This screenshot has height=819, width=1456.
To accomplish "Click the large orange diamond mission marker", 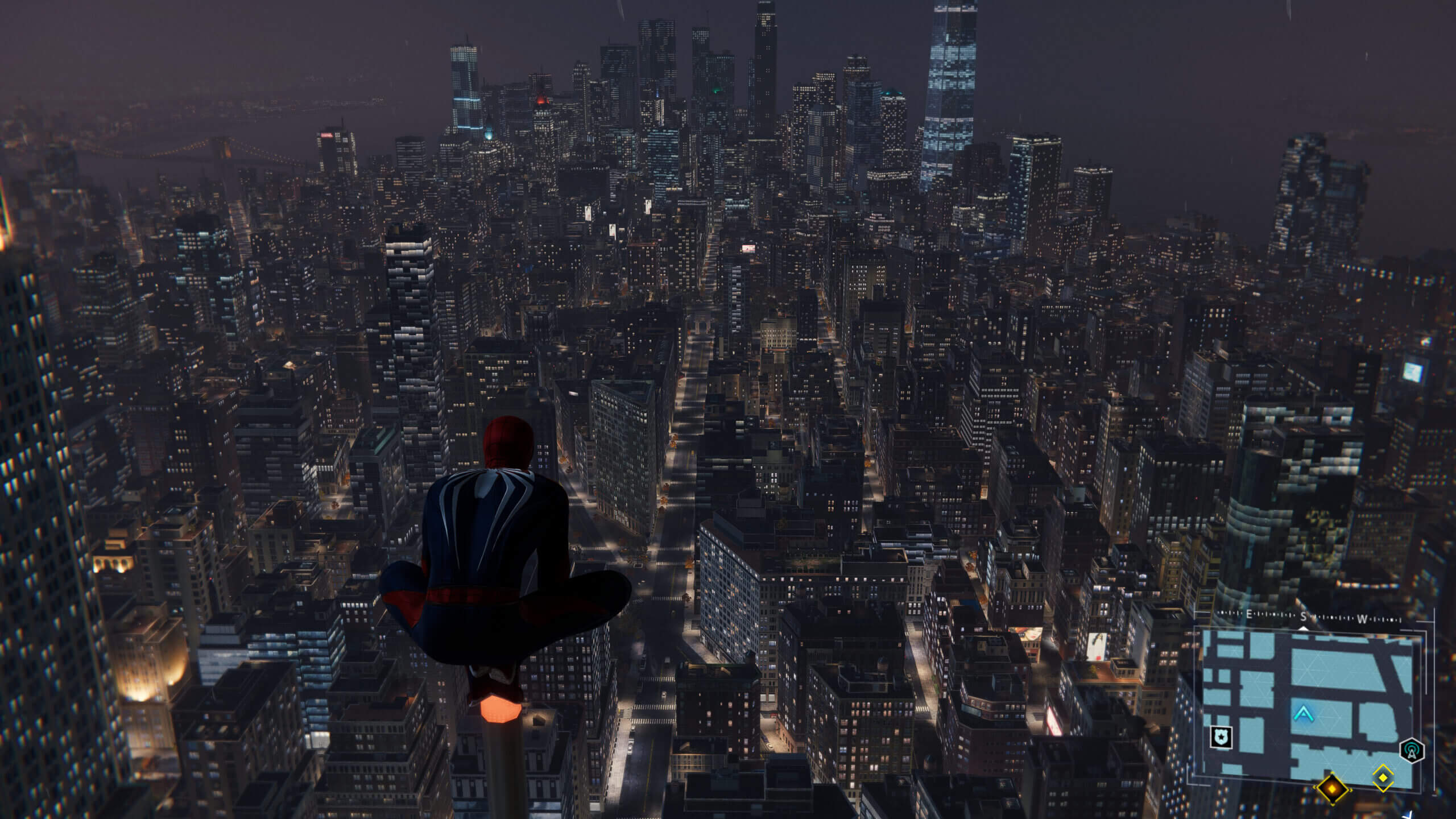I will click(1333, 789).
